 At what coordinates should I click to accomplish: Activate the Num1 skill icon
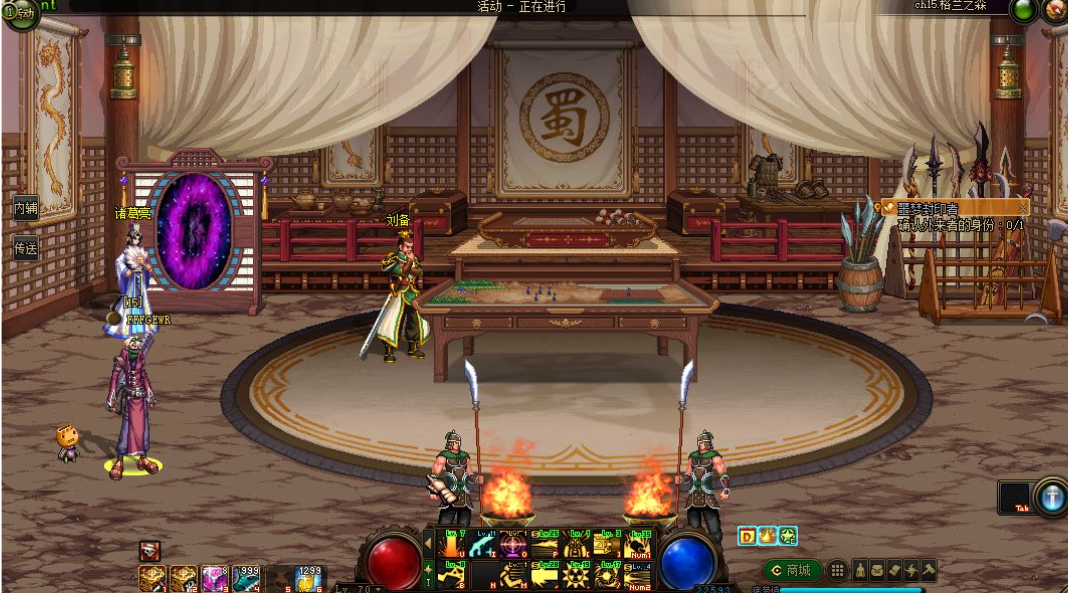637,544
